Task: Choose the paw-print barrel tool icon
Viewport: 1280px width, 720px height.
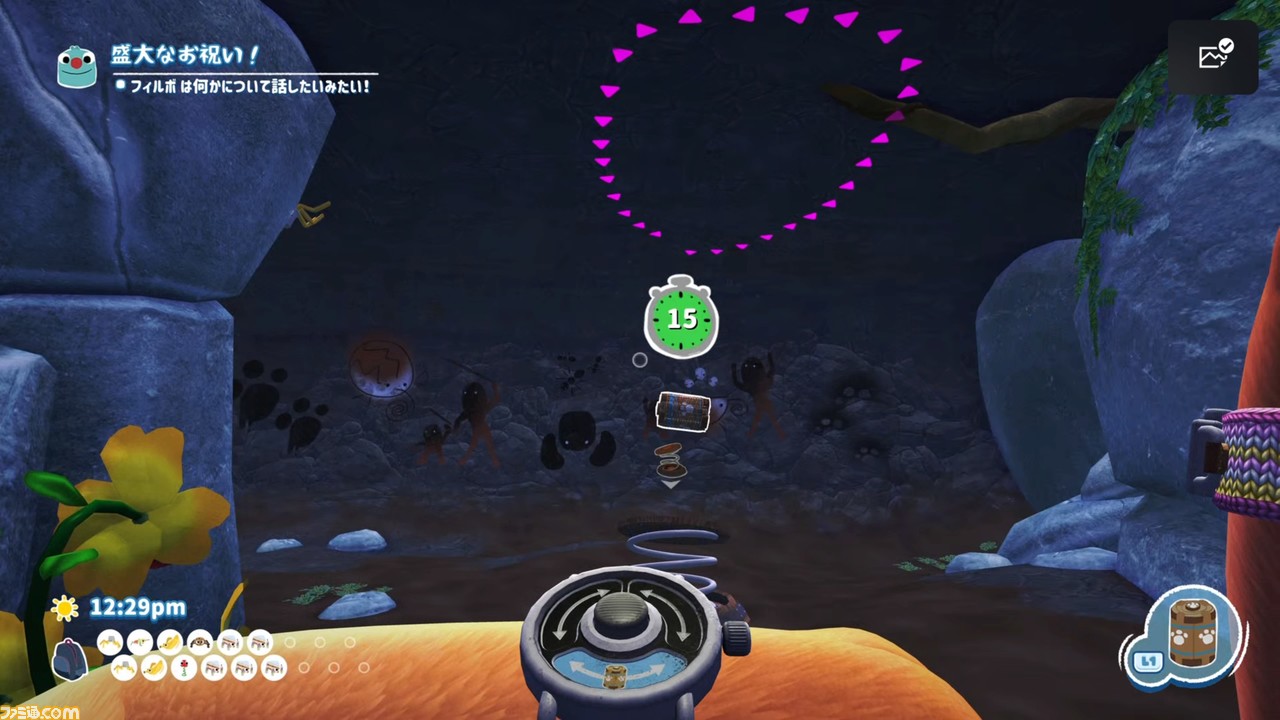Action: 1192,633
